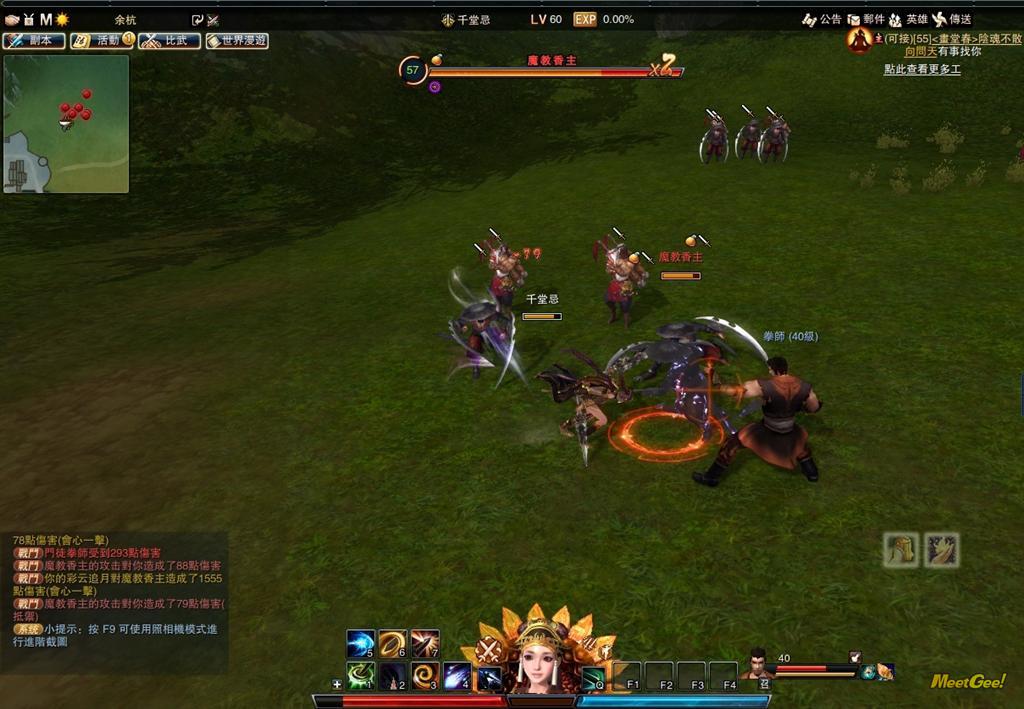This screenshot has height=709, width=1024.
Task: Open the 英雄 heroes menu
Action: coord(908,19)
